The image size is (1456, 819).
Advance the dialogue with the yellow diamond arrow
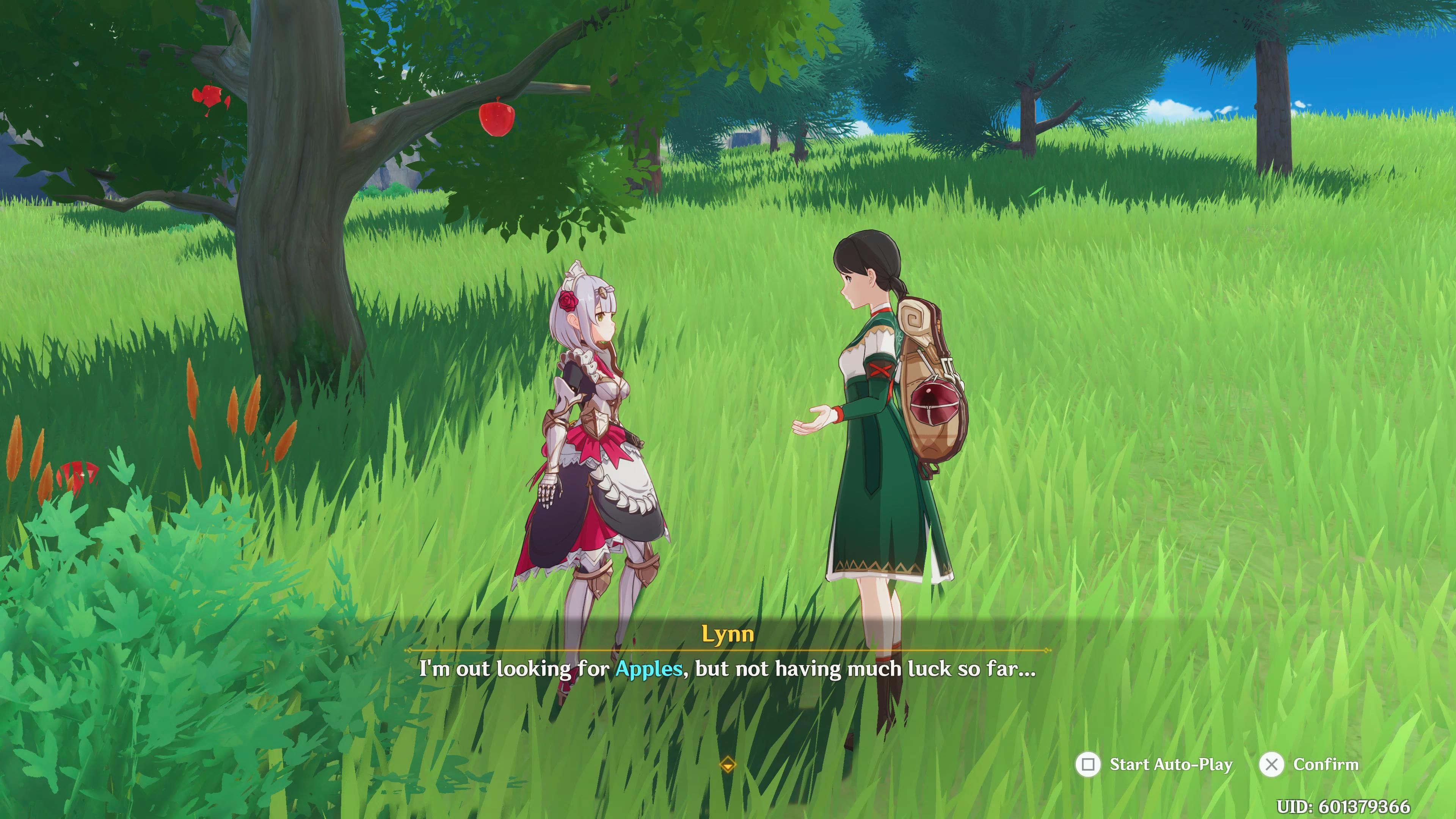728,765
